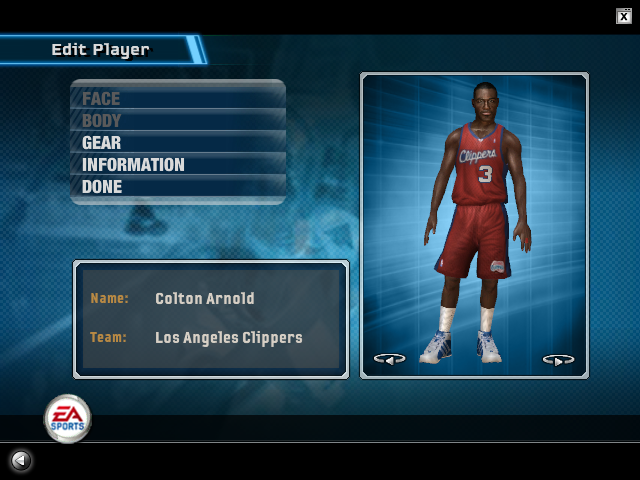The height and width of the screenshot is (480, 640).
Task: Click DONE to finish editing
Action: click(102, 187)
